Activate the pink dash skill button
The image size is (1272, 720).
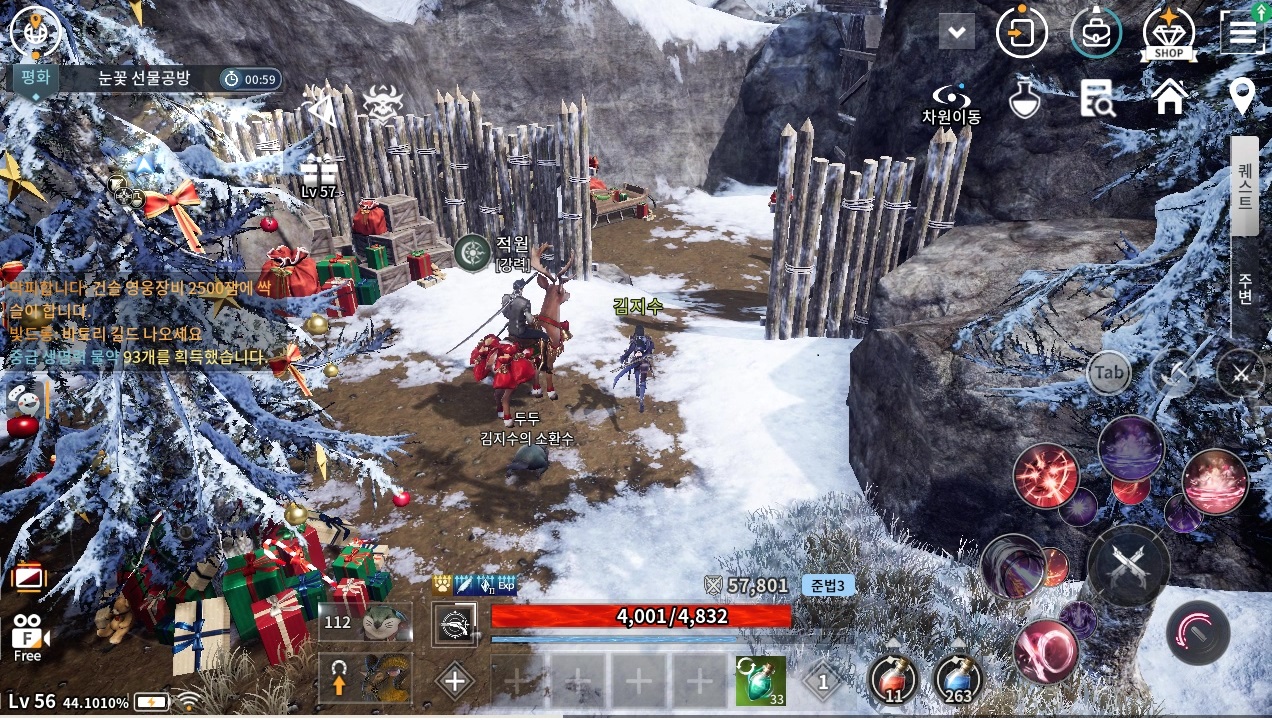1198,634
